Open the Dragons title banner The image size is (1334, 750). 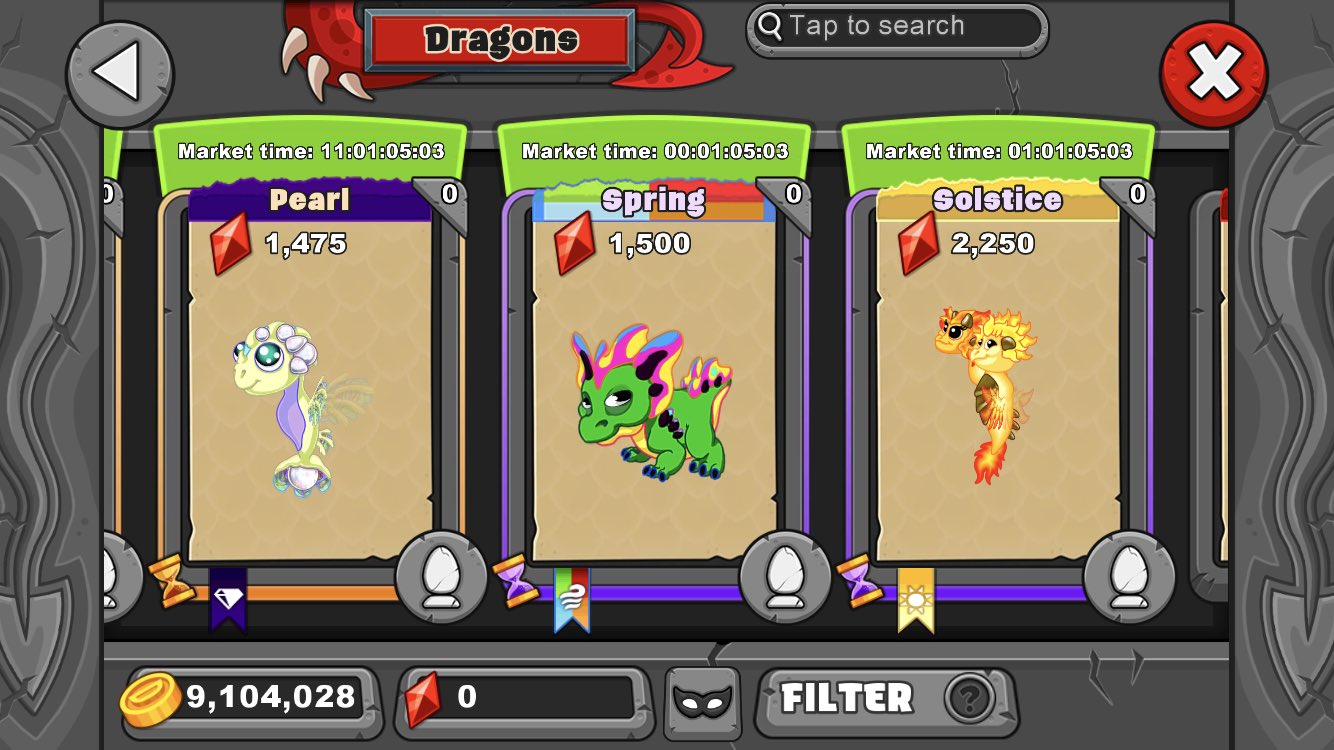coord(501,38)
